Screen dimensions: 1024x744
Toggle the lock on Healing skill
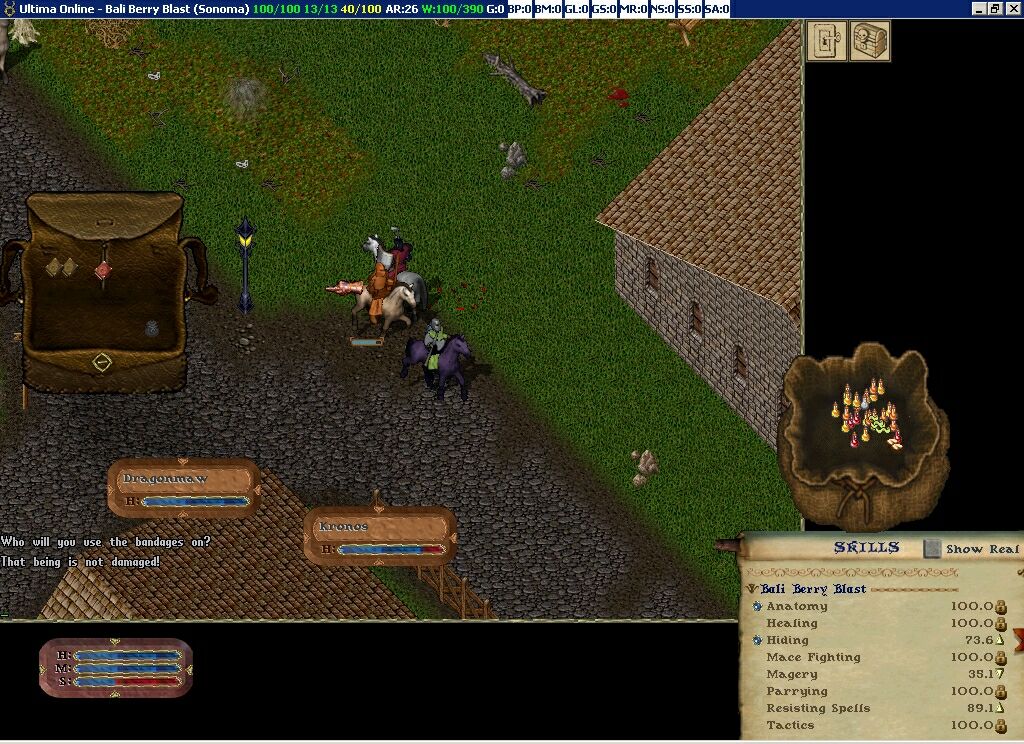[1000, 623]
